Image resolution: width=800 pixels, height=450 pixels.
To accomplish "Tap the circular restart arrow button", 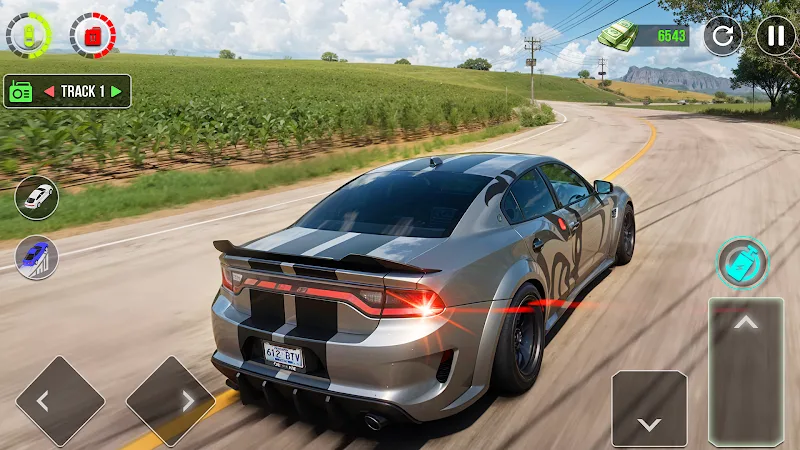I will (x=722, y=36).
